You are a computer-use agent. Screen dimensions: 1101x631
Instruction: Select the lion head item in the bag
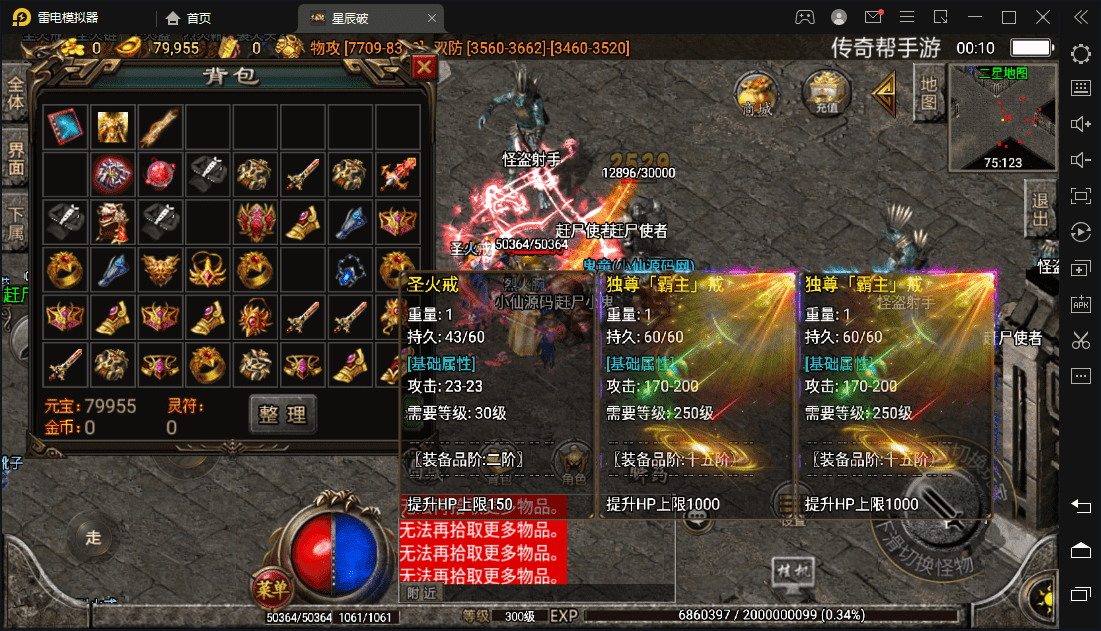click(112, 221)
